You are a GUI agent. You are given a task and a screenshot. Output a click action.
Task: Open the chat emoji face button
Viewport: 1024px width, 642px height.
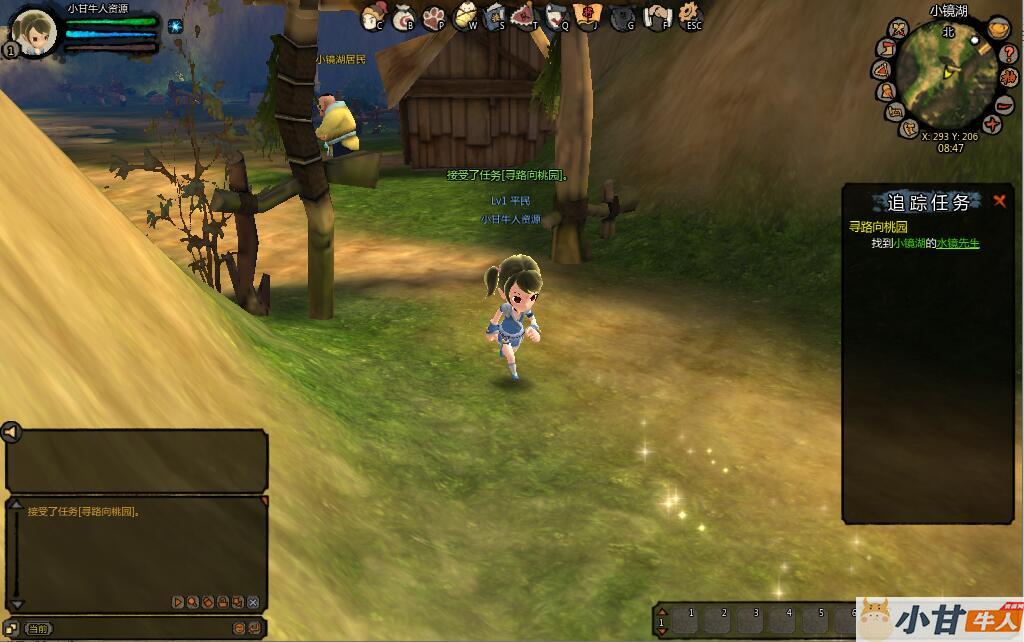(x=239, y=628)
